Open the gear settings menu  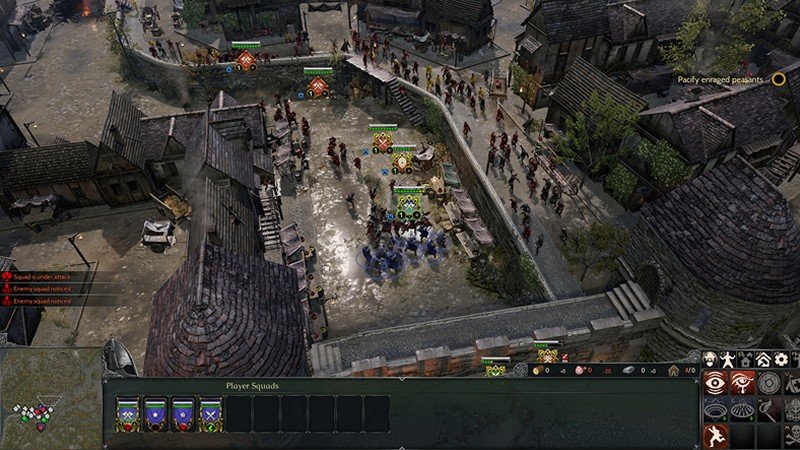tap(780, 358)
